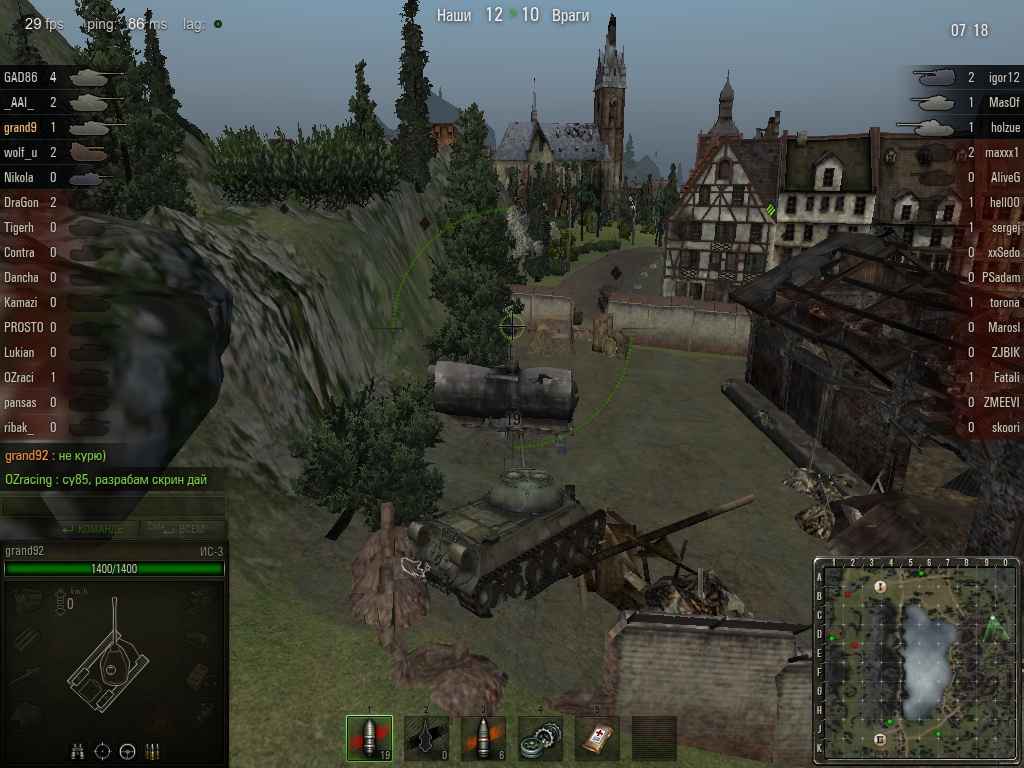Select player holzue in the enemy team list
1024x768 pixels.
click(x=1004, y=127)
